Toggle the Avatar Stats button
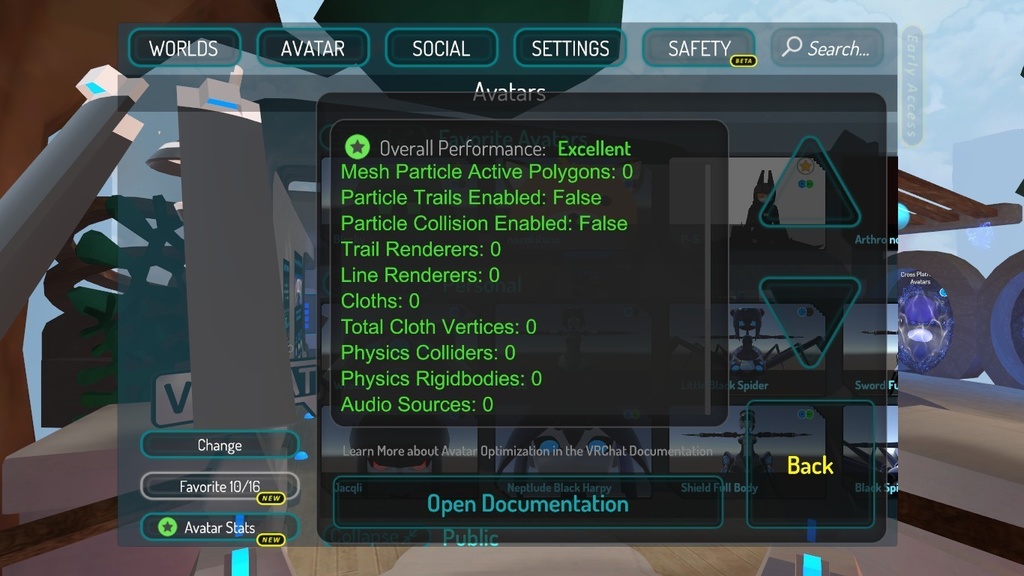The width and height of the screenshot is (1024, 576). coord(219,527)
